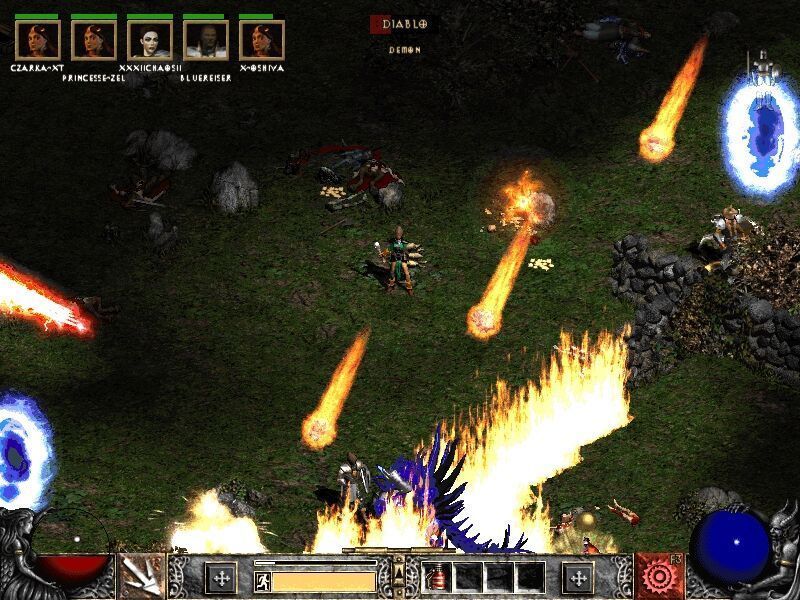Viewport: 800px width, 600px height.
Task: Choose the BLUEREISER party portrait
Action: 206,40
